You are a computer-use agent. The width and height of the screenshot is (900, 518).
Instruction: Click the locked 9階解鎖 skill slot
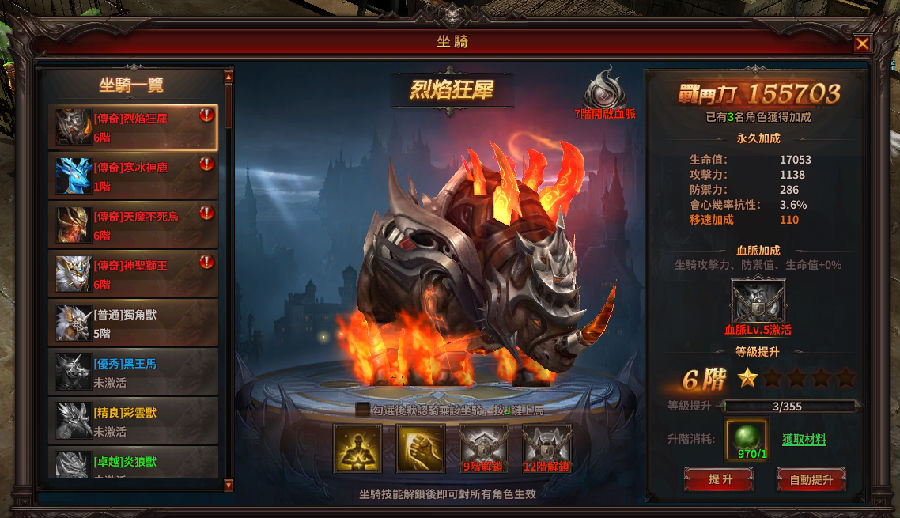pyautogui.click(x=483, y=447)
